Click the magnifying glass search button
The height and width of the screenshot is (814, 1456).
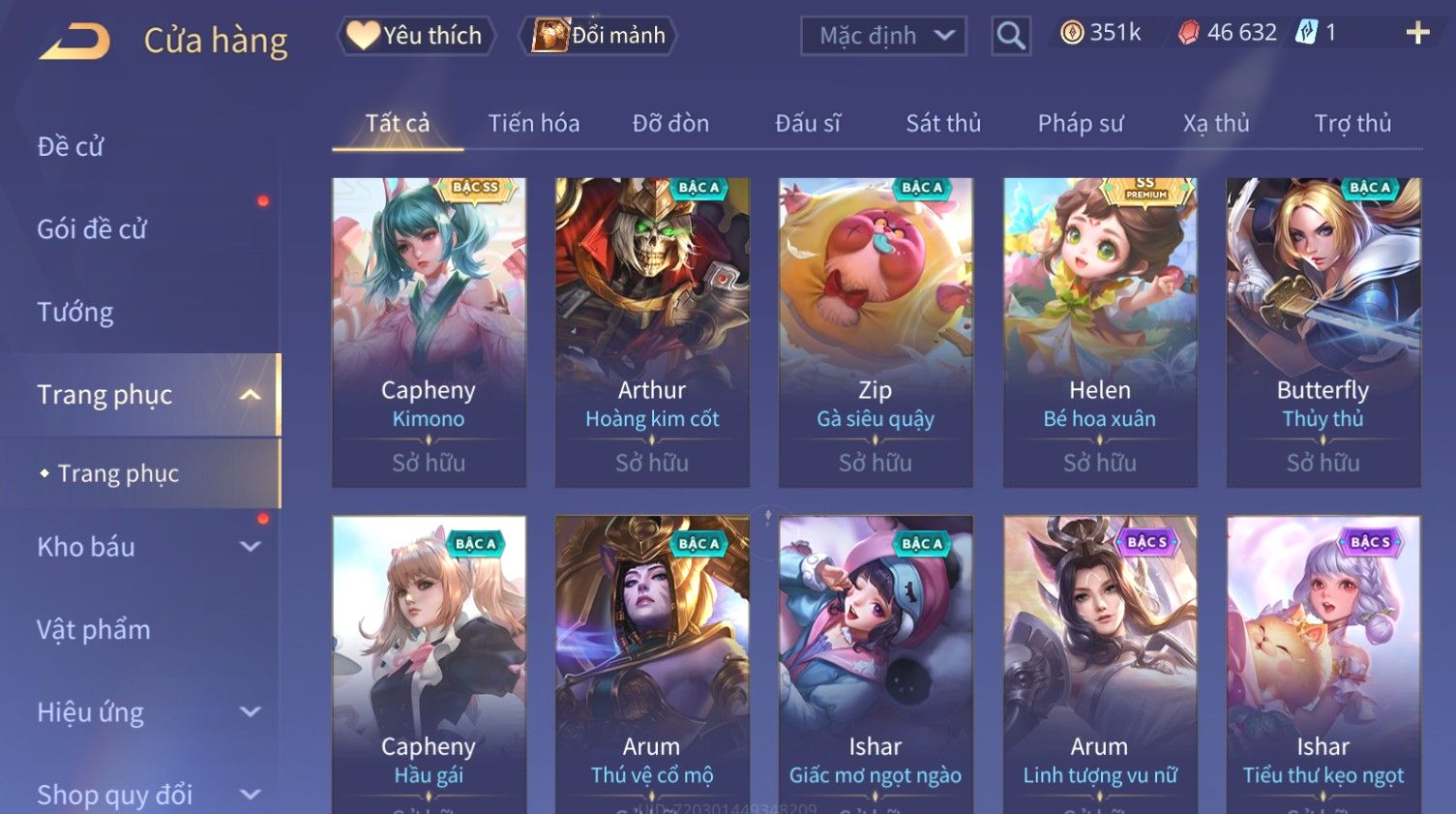[x=1010, y=36]
